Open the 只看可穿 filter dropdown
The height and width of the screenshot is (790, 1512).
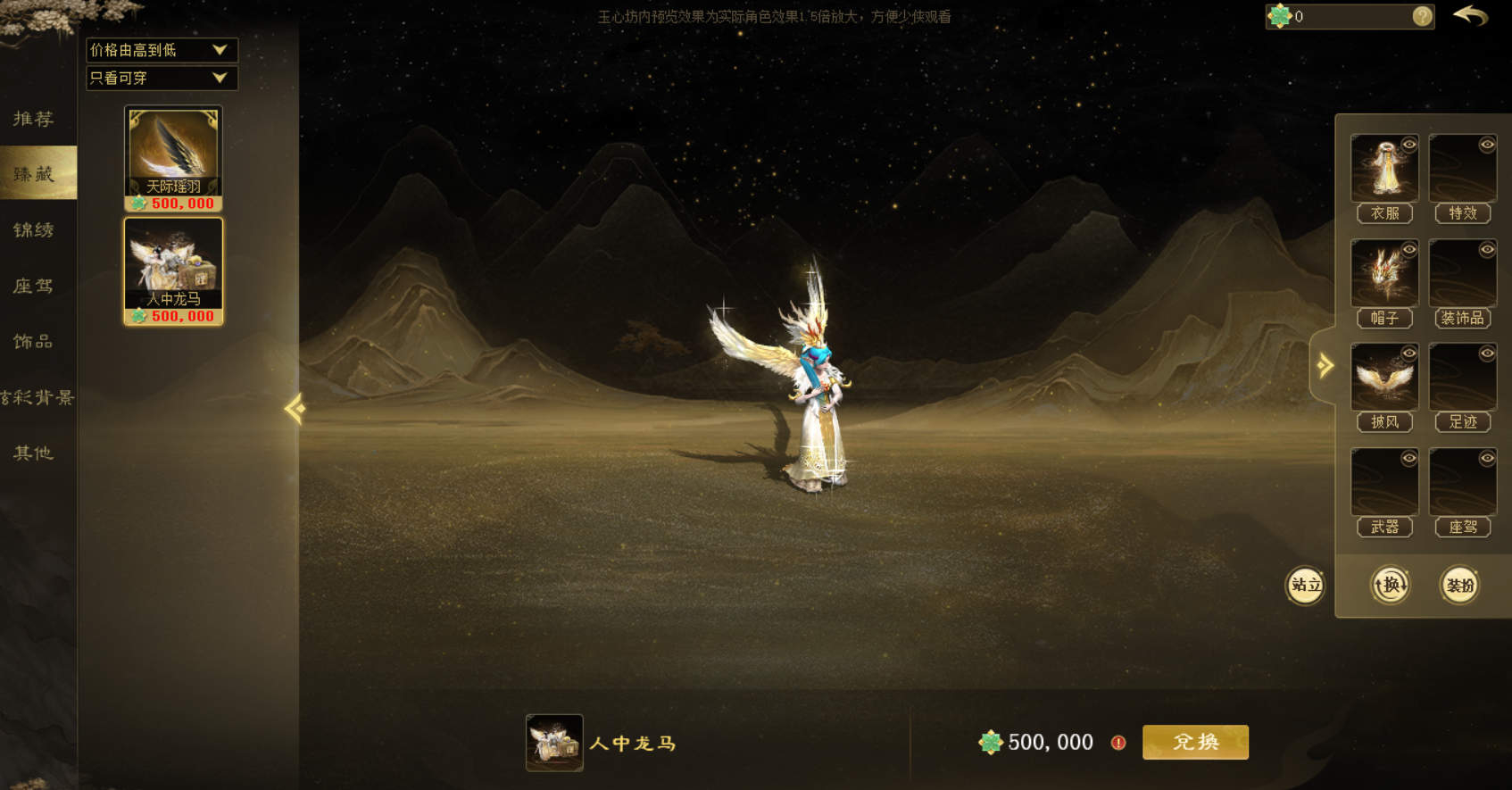[162, 79]
